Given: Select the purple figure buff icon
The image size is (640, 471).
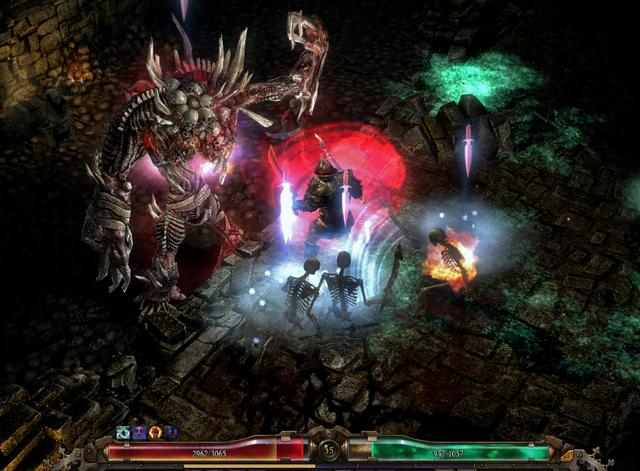Looking at the screenshot, I should pyautogui.click(x=139, y=432).
